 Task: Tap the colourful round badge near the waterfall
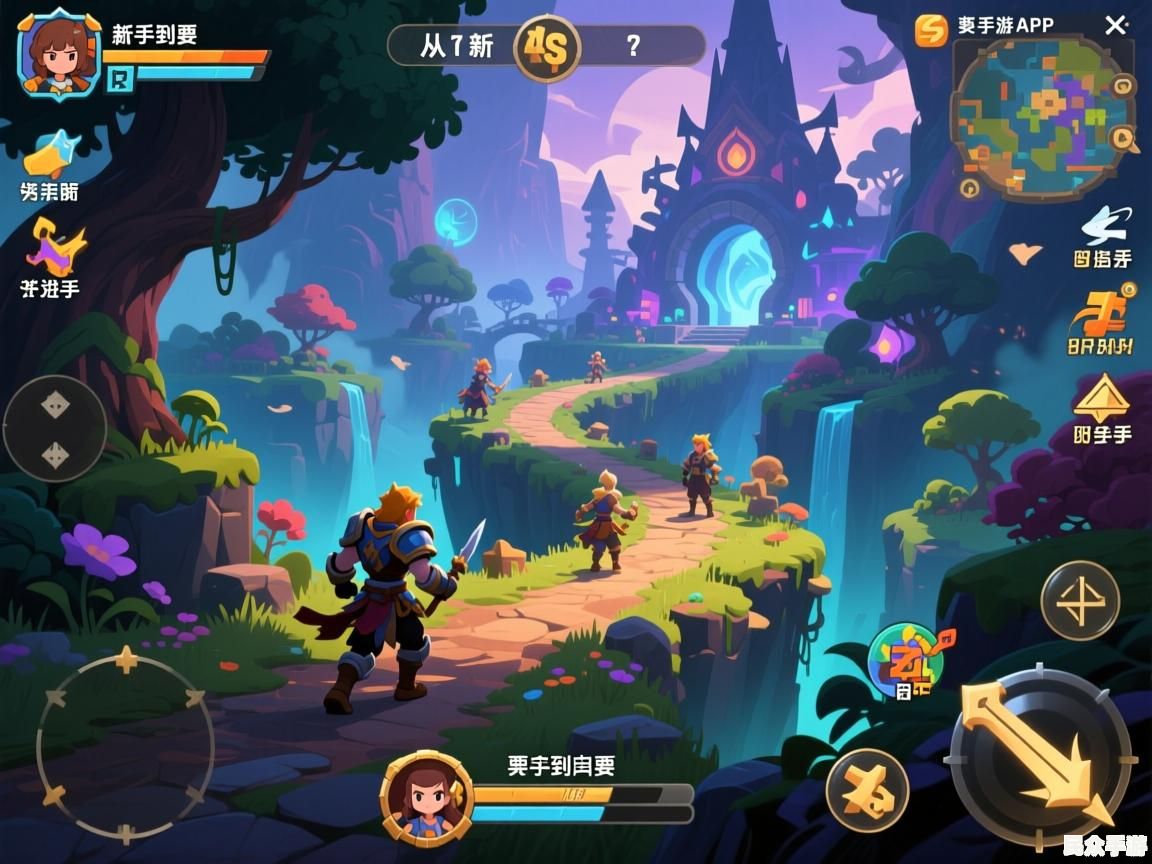(905, 659)
